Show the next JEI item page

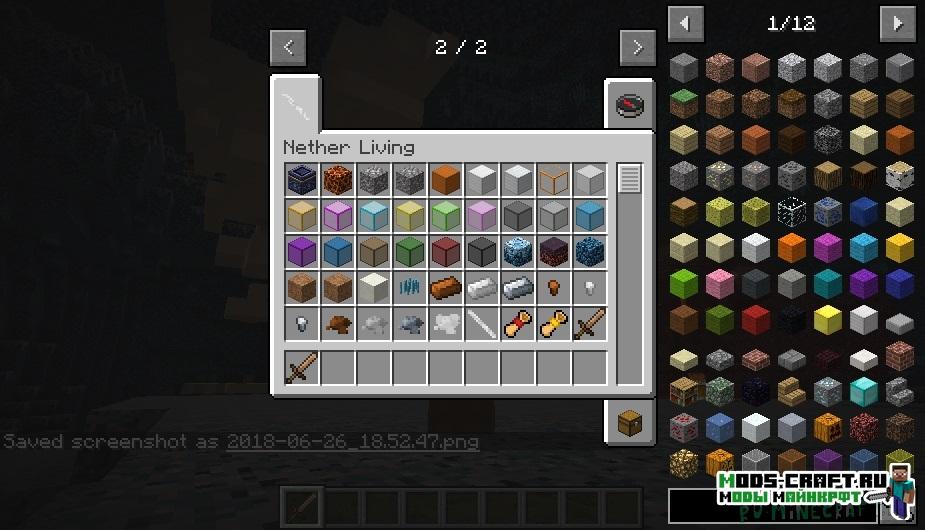coord(895,22)
